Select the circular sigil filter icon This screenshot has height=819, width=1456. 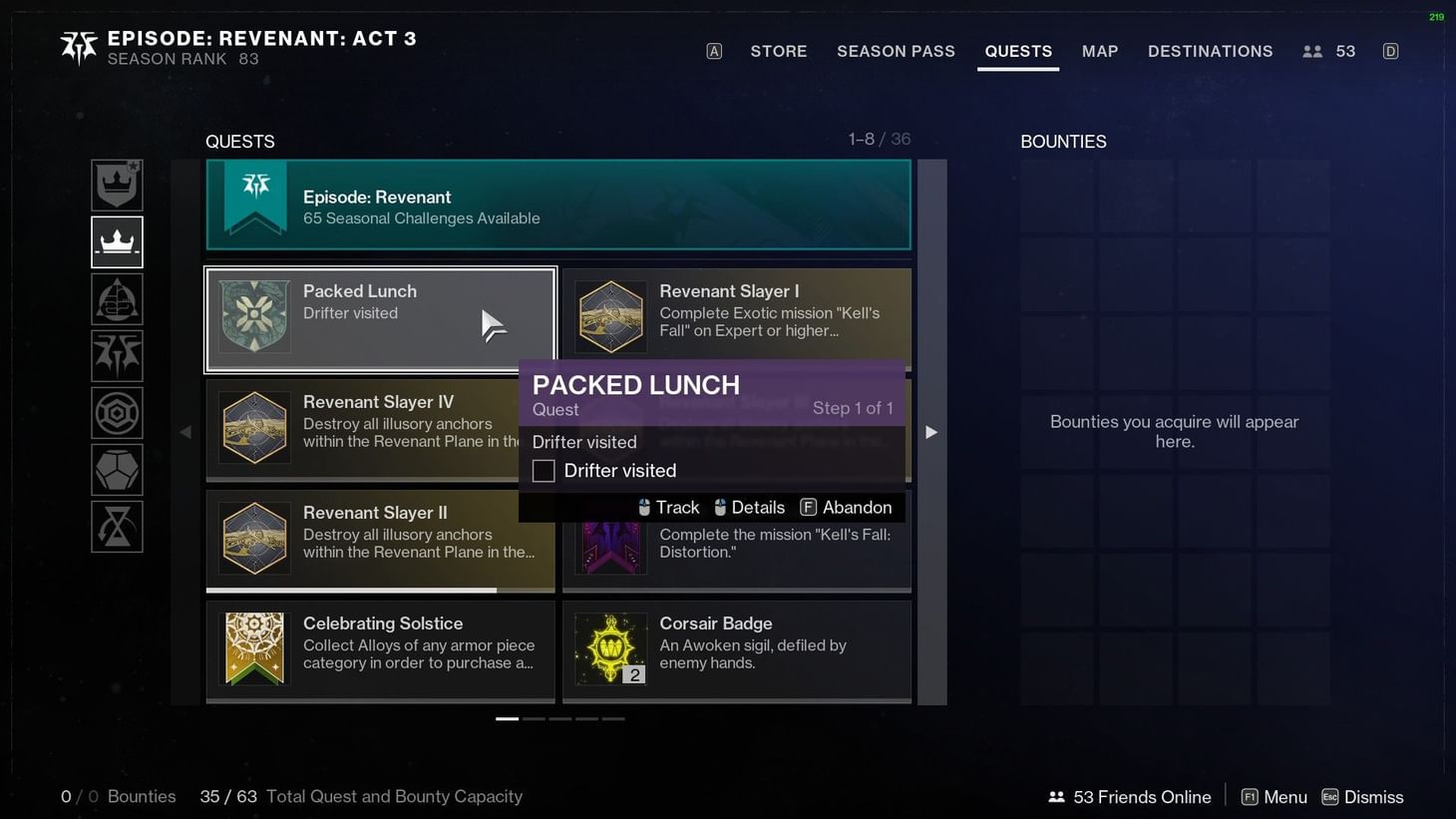pos(117,412)
